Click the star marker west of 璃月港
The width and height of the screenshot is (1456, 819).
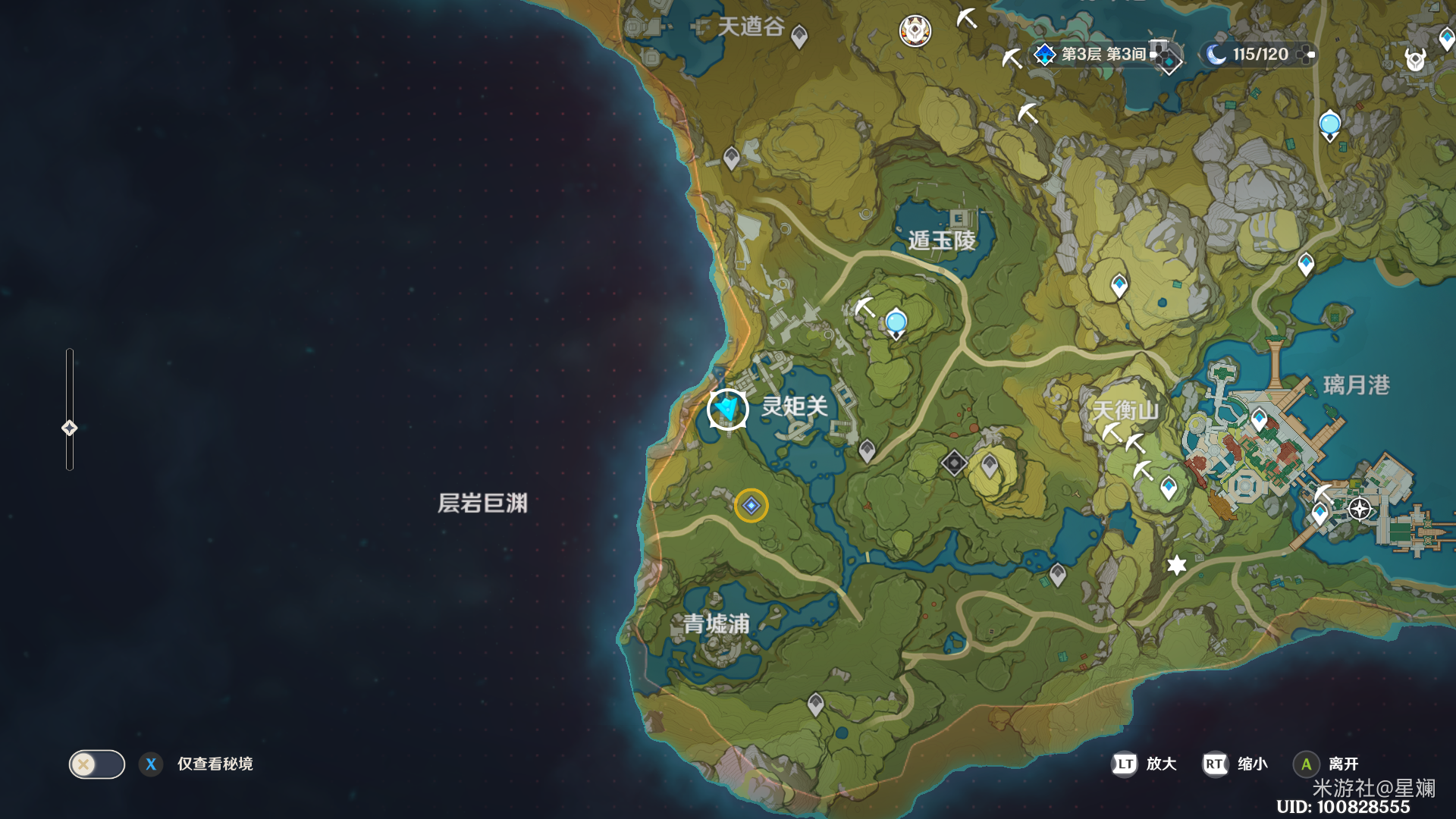1176,564
